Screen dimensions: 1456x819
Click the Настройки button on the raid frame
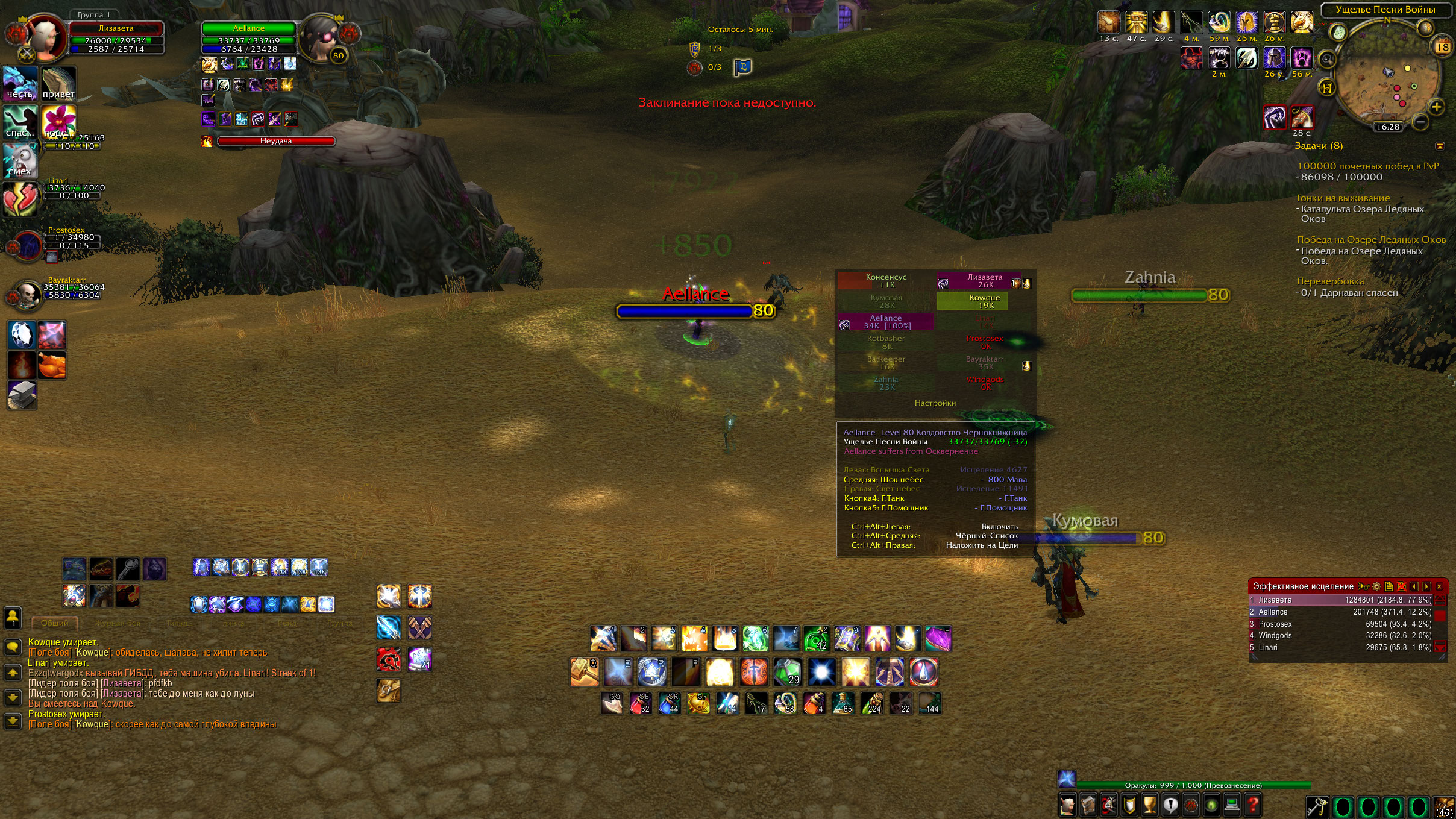click(x=935, y=403)
